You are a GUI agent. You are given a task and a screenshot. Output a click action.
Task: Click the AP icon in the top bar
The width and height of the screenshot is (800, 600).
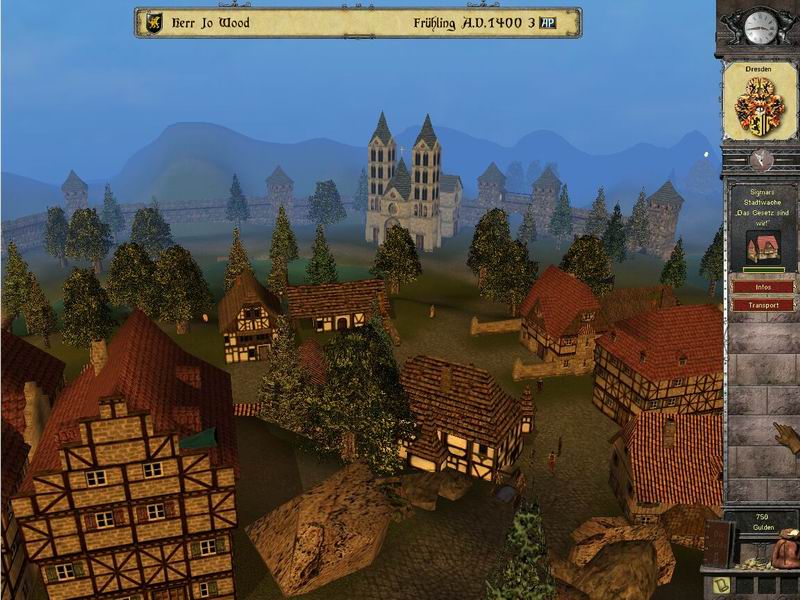[x=548, y=23]
